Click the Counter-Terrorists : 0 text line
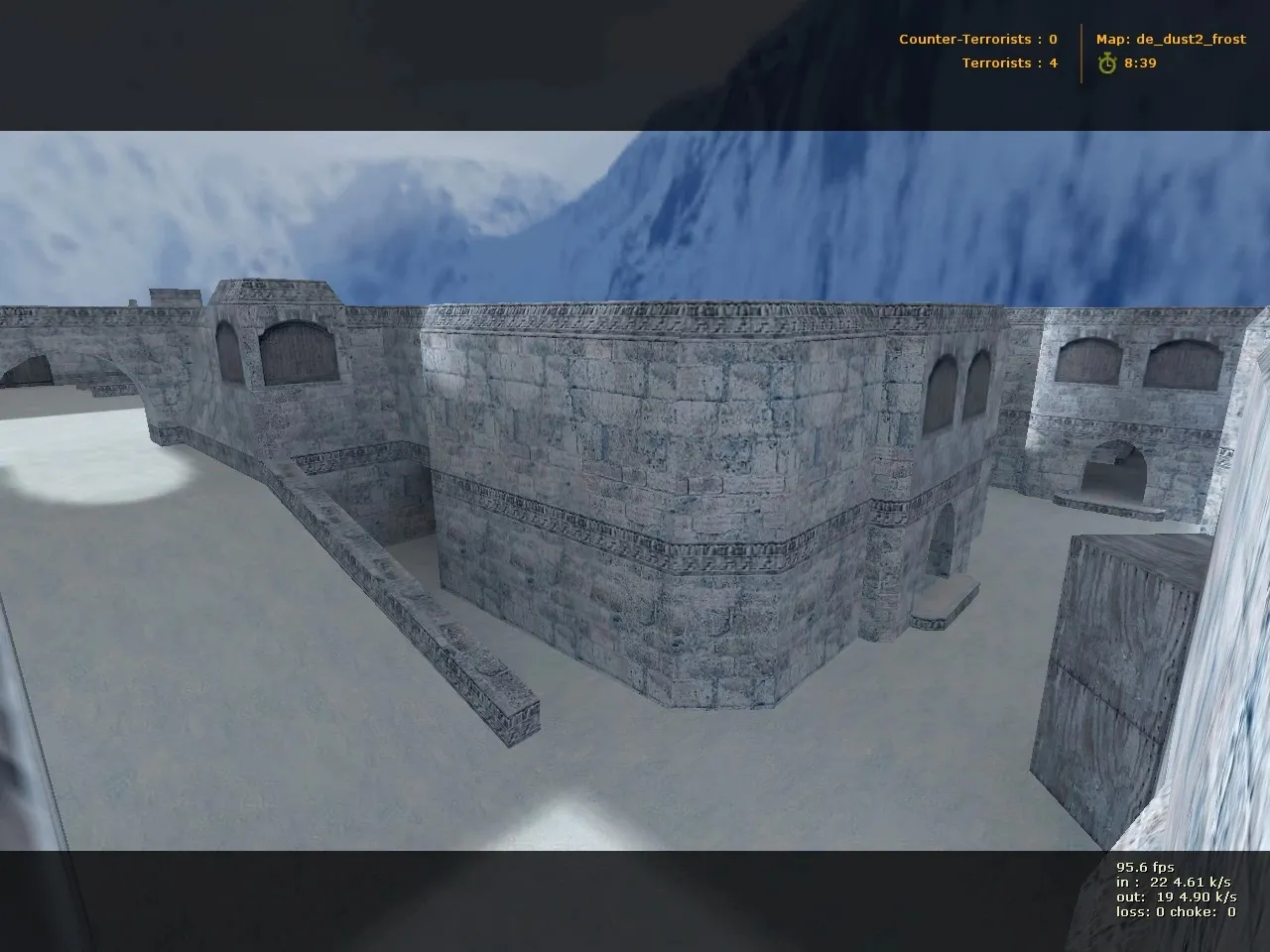The height and width of the screenshot is (952, 1270). tap(977, 40)
